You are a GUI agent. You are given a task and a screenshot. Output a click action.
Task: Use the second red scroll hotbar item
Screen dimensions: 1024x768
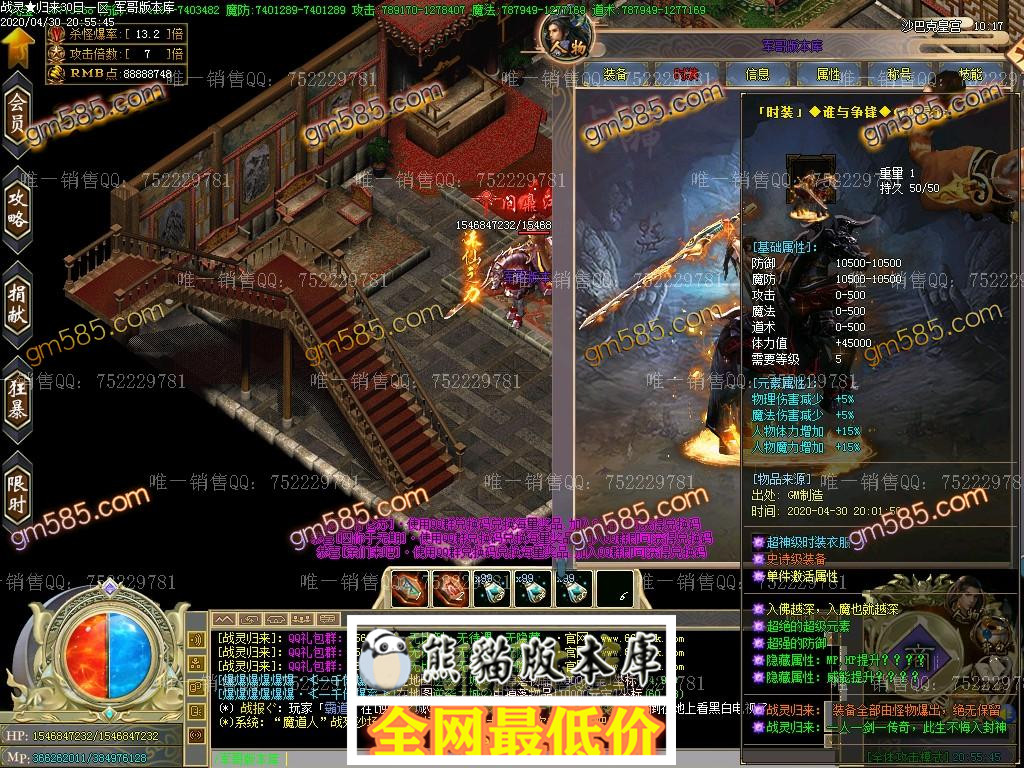[x=451, y=590]
